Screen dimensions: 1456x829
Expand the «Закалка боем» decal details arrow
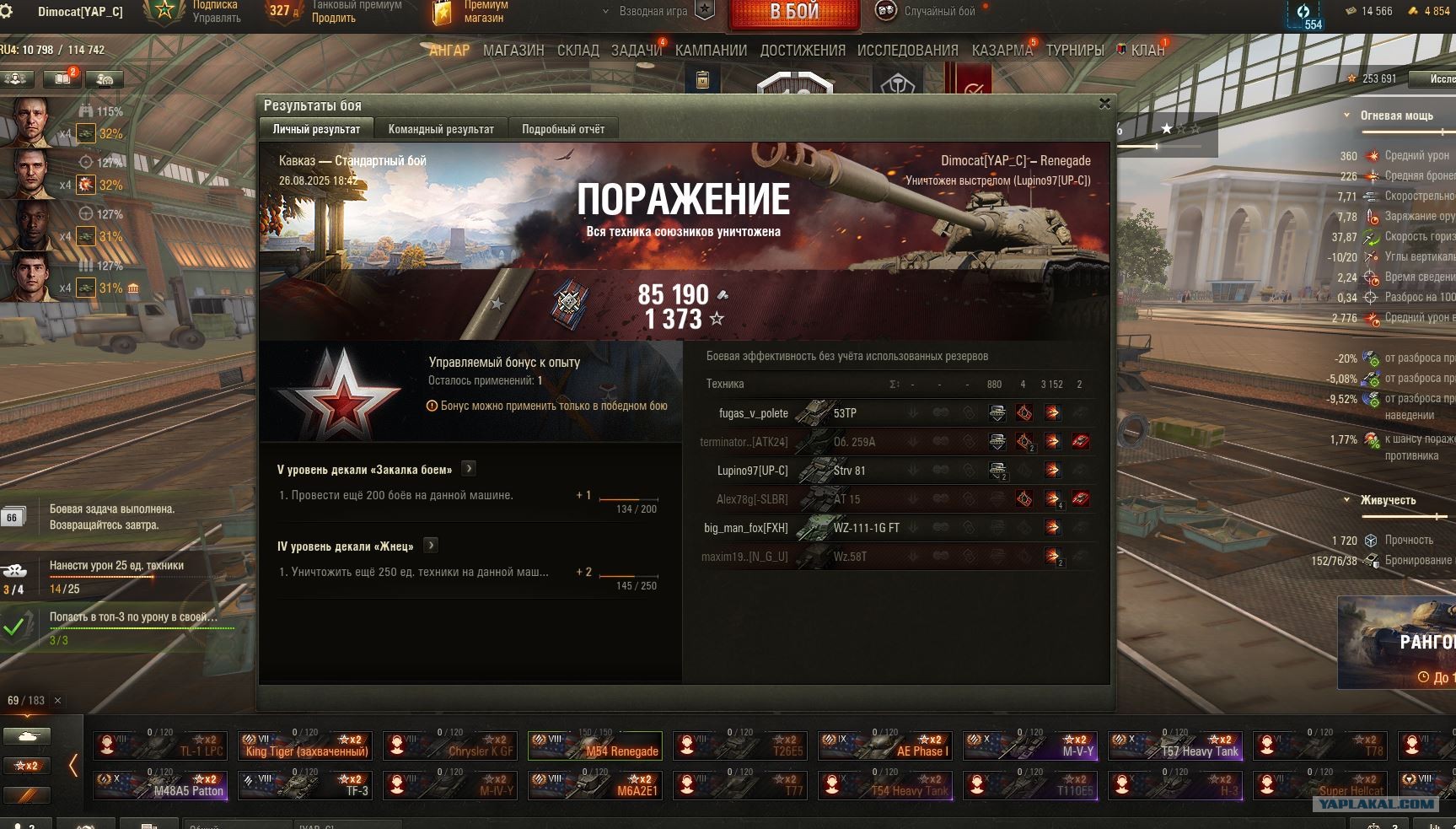(x=469, y=469)
